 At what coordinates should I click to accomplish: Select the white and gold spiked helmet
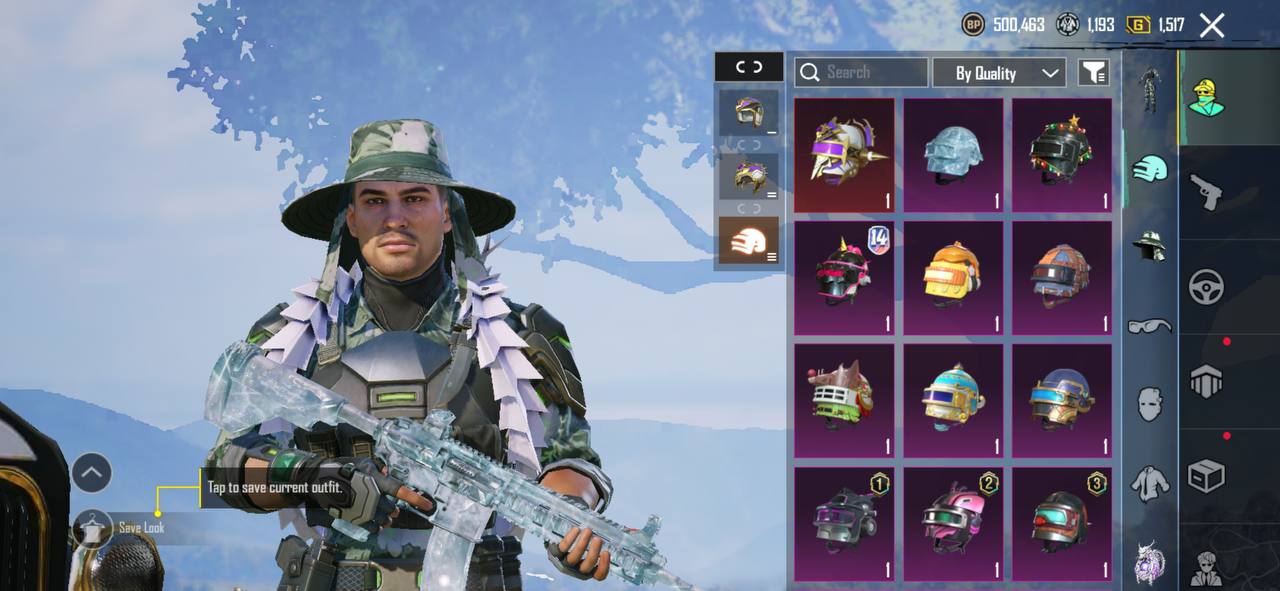845,154
